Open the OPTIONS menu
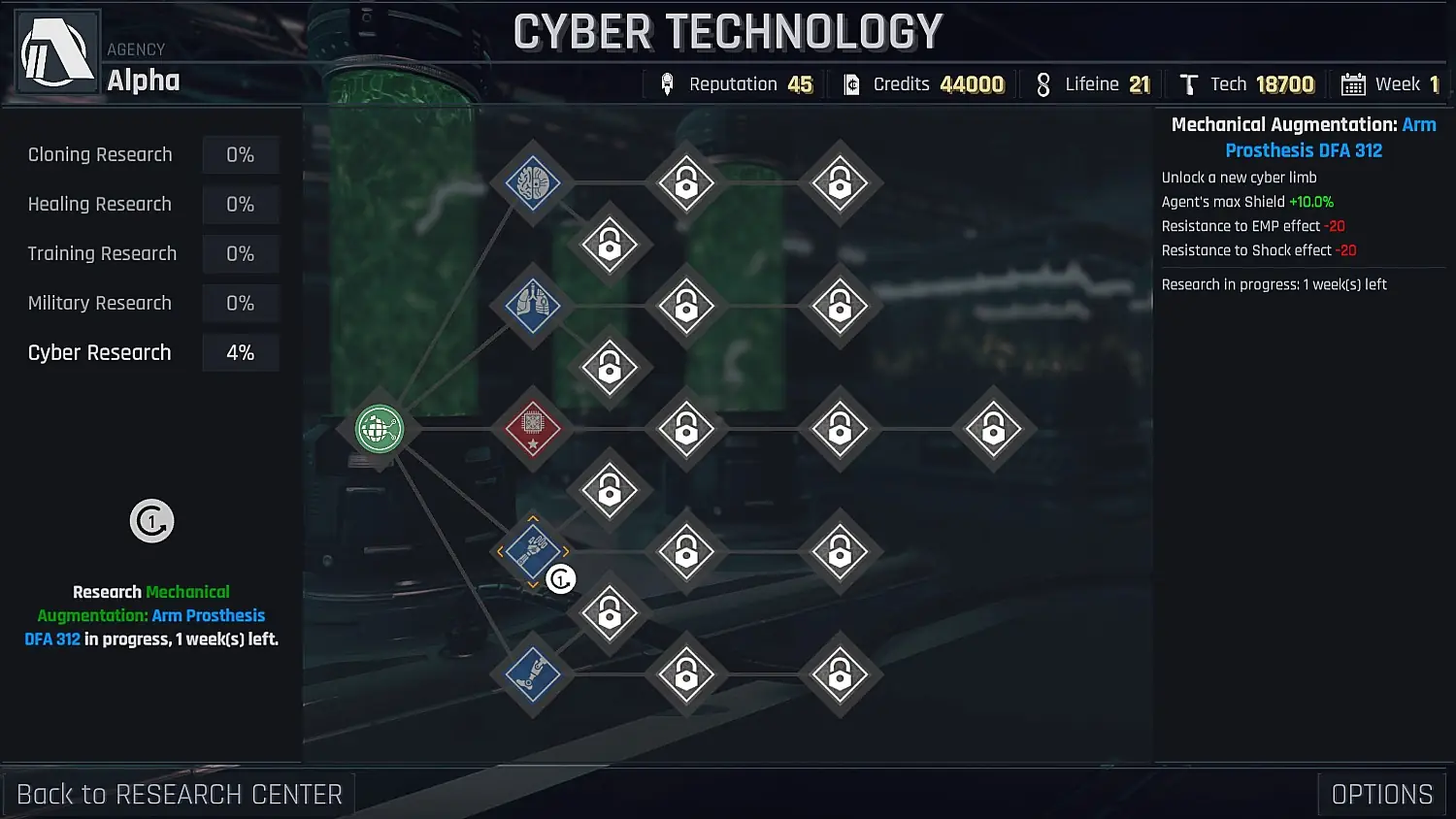This screenshot has height=819, width=1456. point(1382,794)
